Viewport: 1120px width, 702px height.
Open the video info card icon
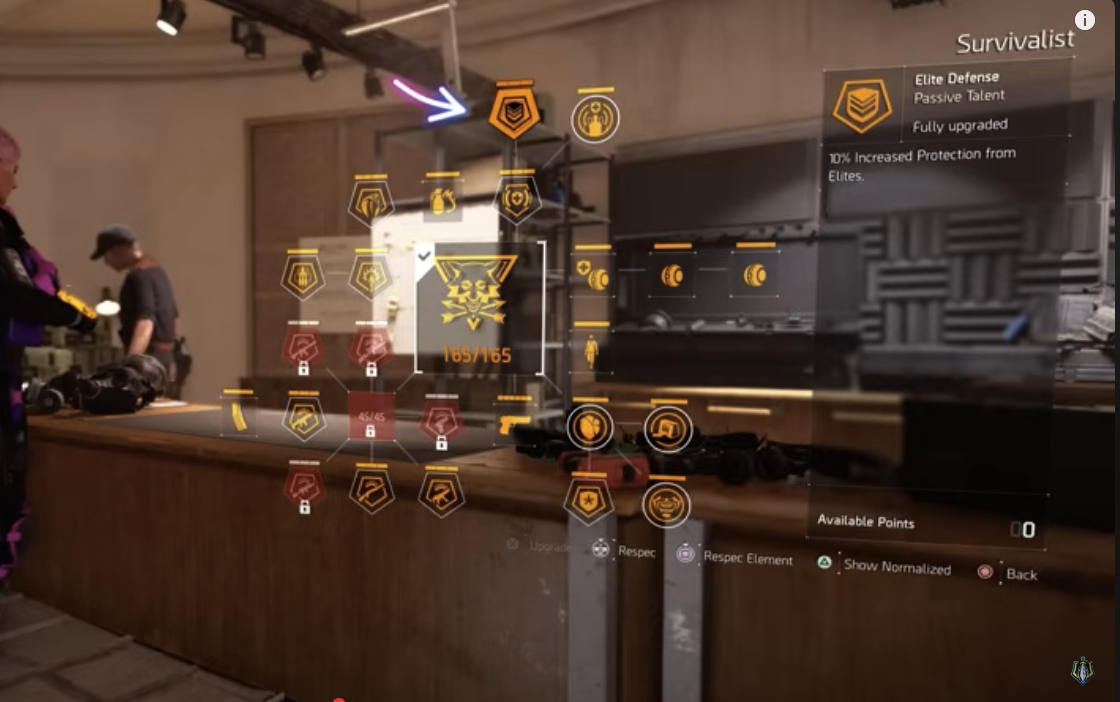pyautogui.click(x=1085, y=20)
